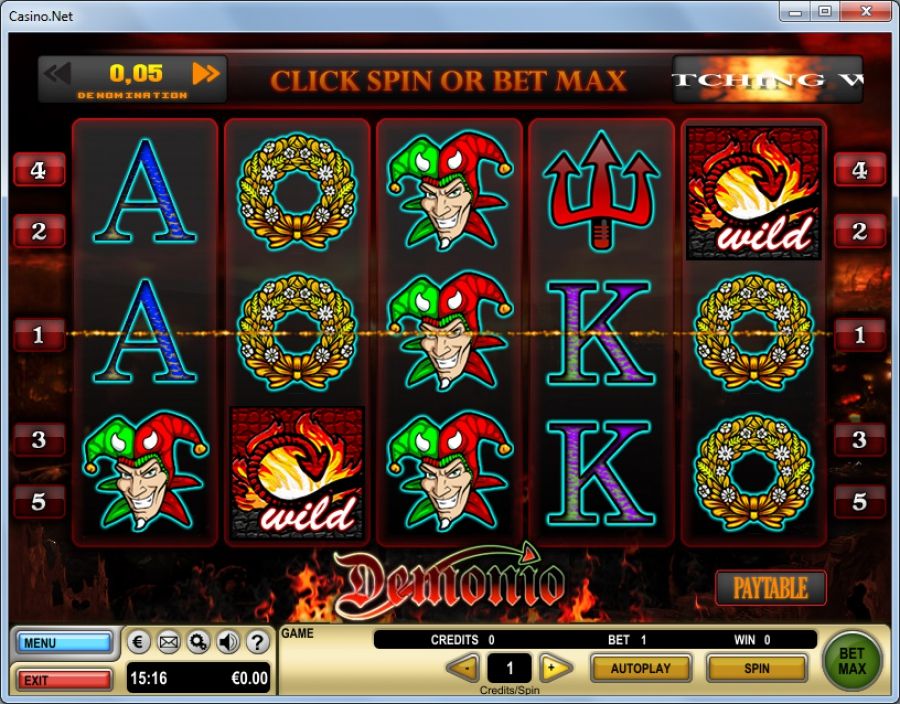
Task: Start AUTOPLAY mode
Action: 641,668
